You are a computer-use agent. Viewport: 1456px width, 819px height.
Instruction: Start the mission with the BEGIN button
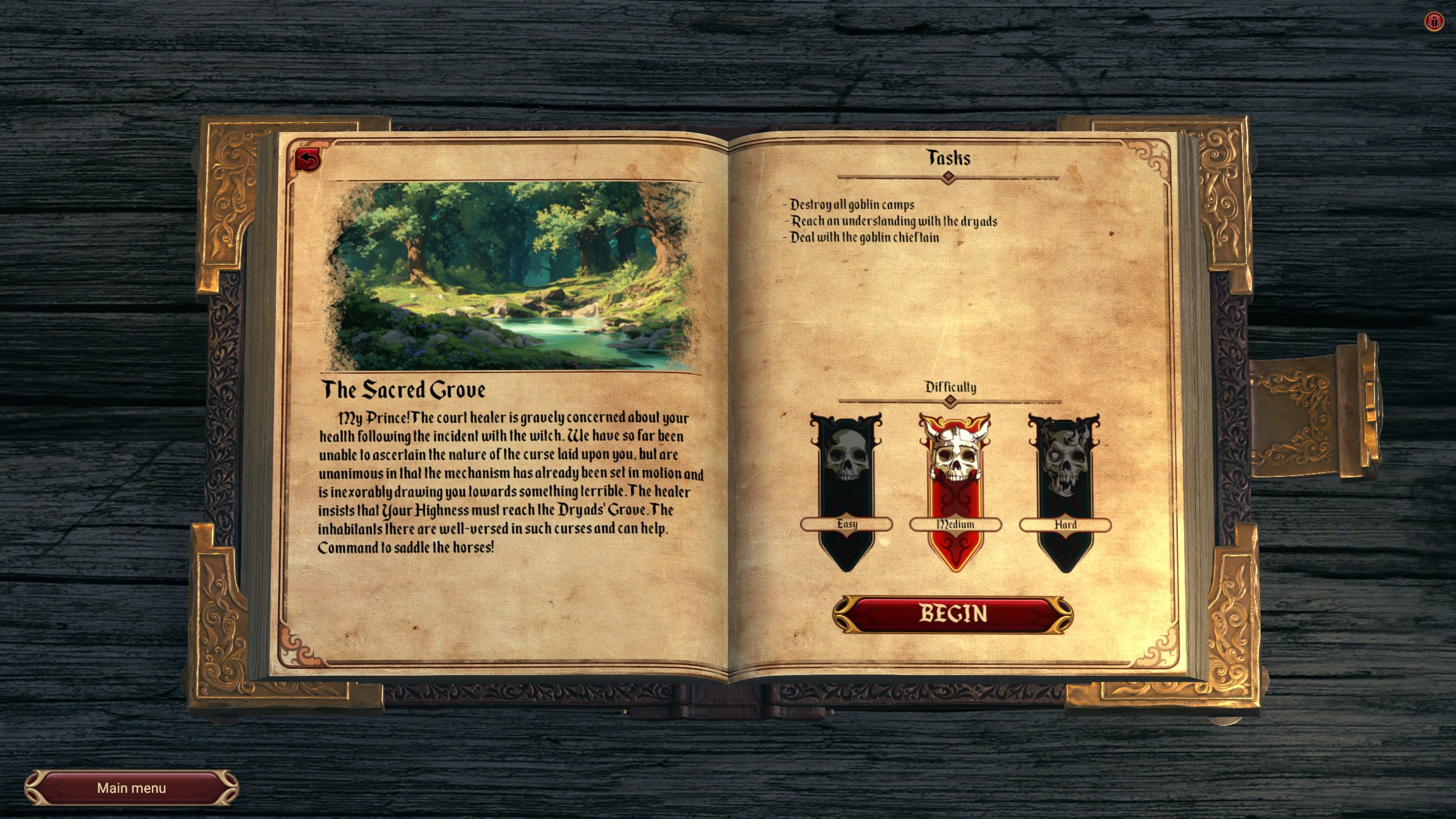(x=953, y=614)
